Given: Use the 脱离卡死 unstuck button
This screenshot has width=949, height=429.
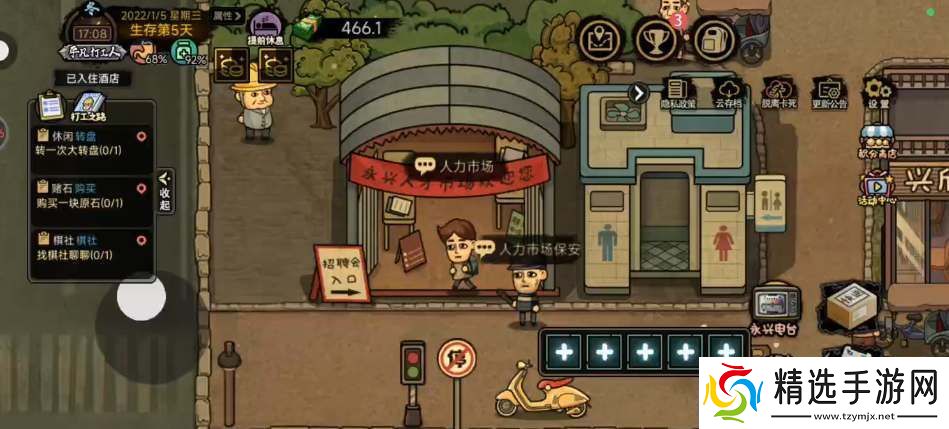Looking at the screenshot, I should pyautogui.click(x=778, y=93).
